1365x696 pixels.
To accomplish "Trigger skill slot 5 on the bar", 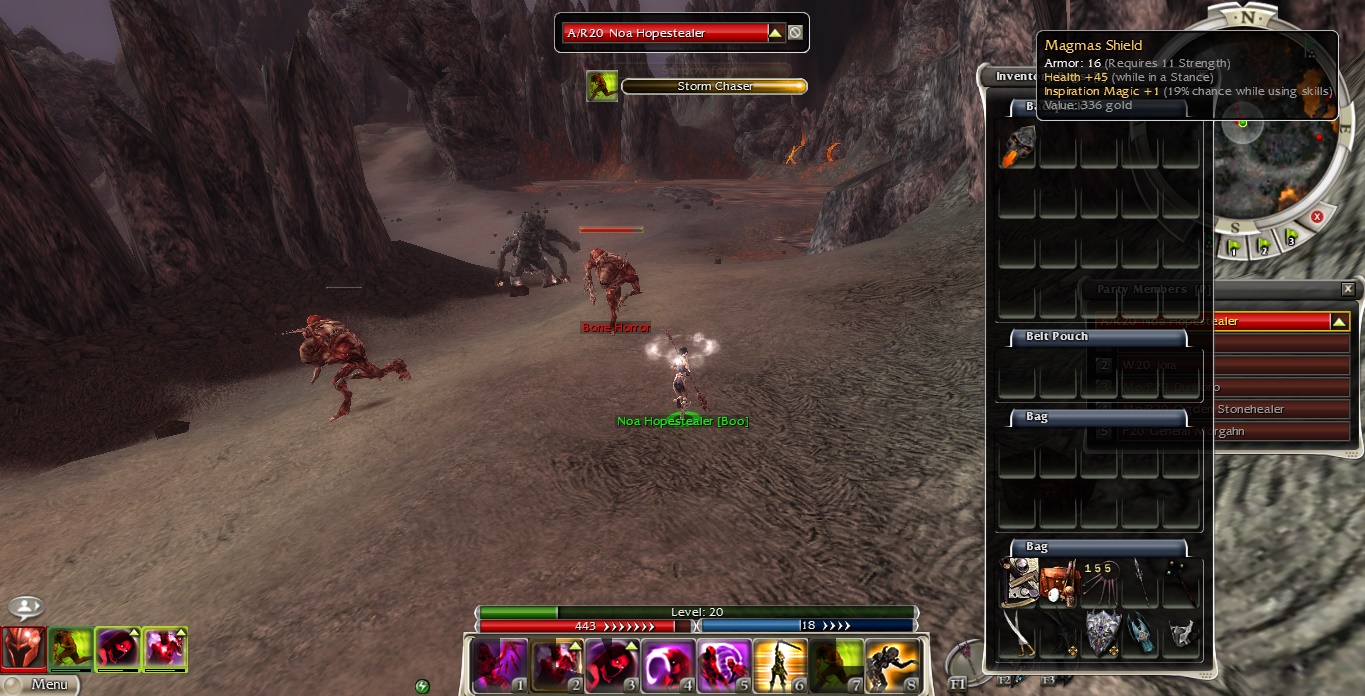I will [x=724, y=665].
